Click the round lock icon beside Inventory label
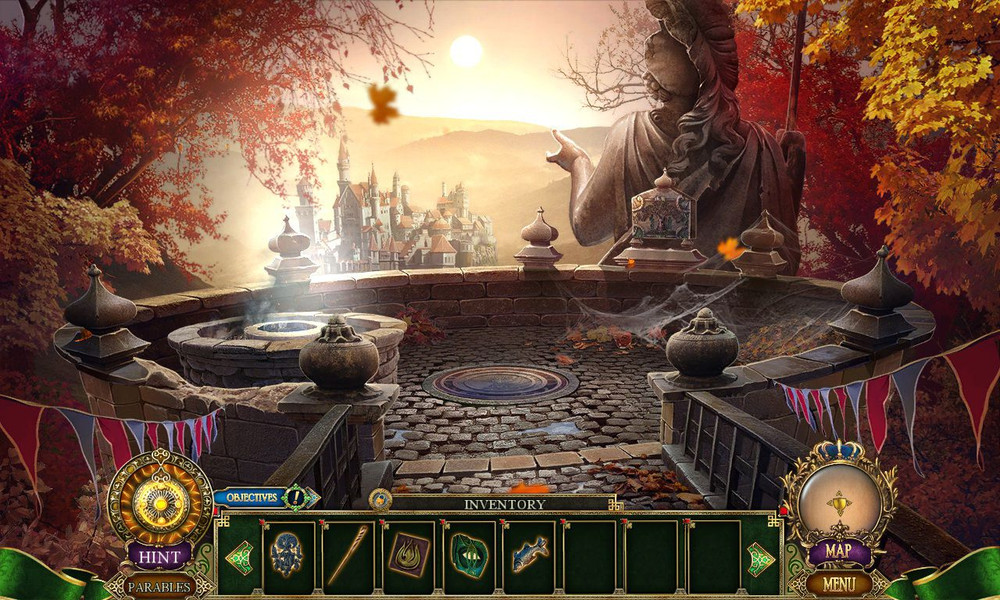This screenshot has width=1000, height=600. point(380,499)
